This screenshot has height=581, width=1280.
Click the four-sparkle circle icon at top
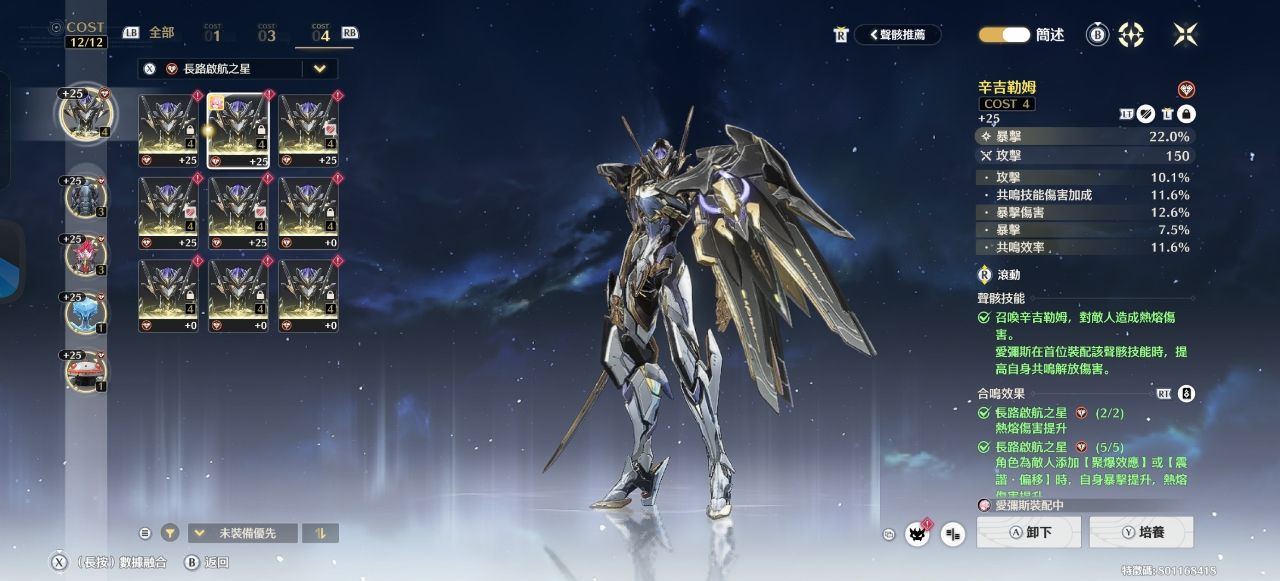tap(1131, 35)
